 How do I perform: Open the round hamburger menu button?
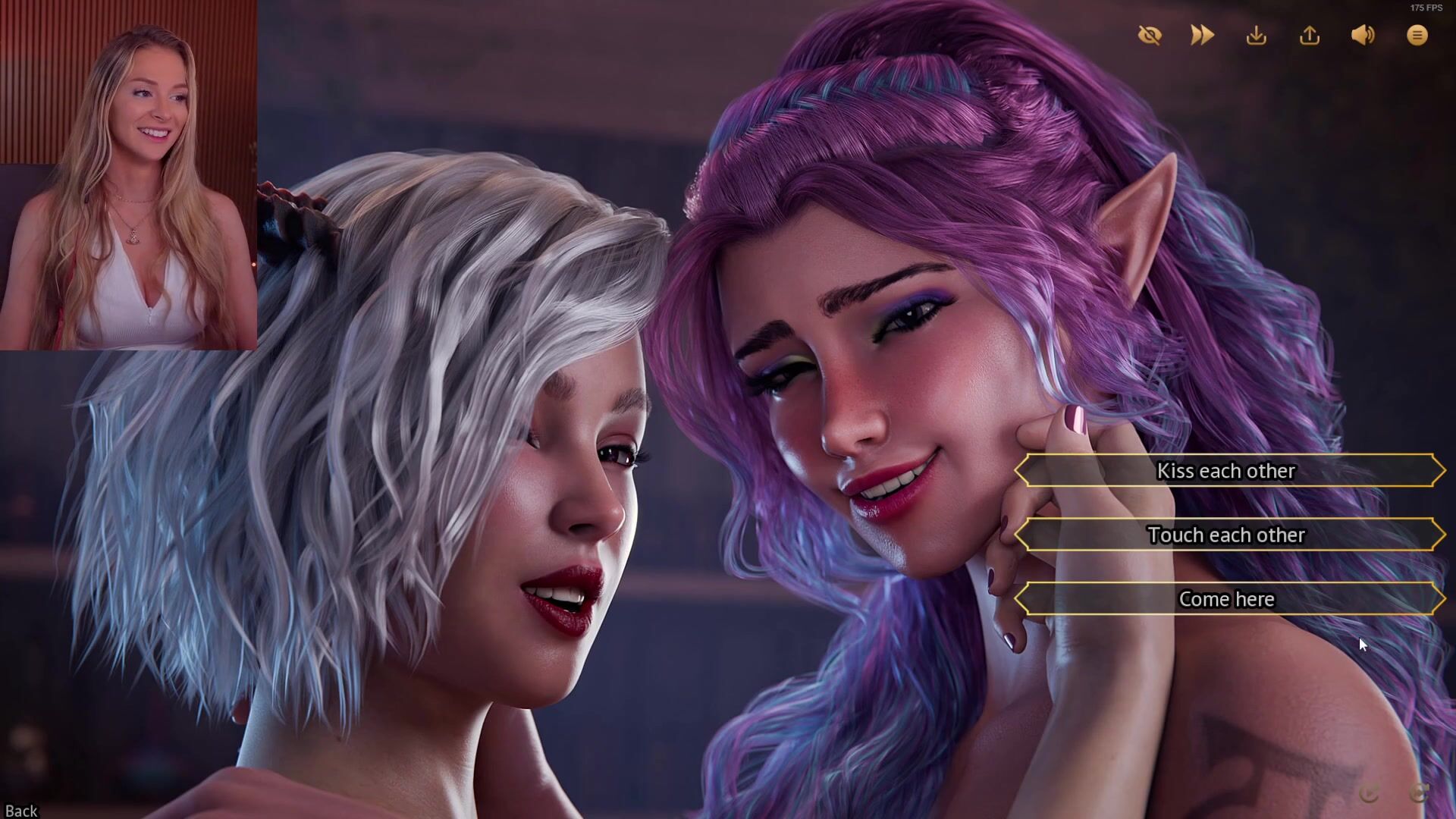click(1417, 36)
